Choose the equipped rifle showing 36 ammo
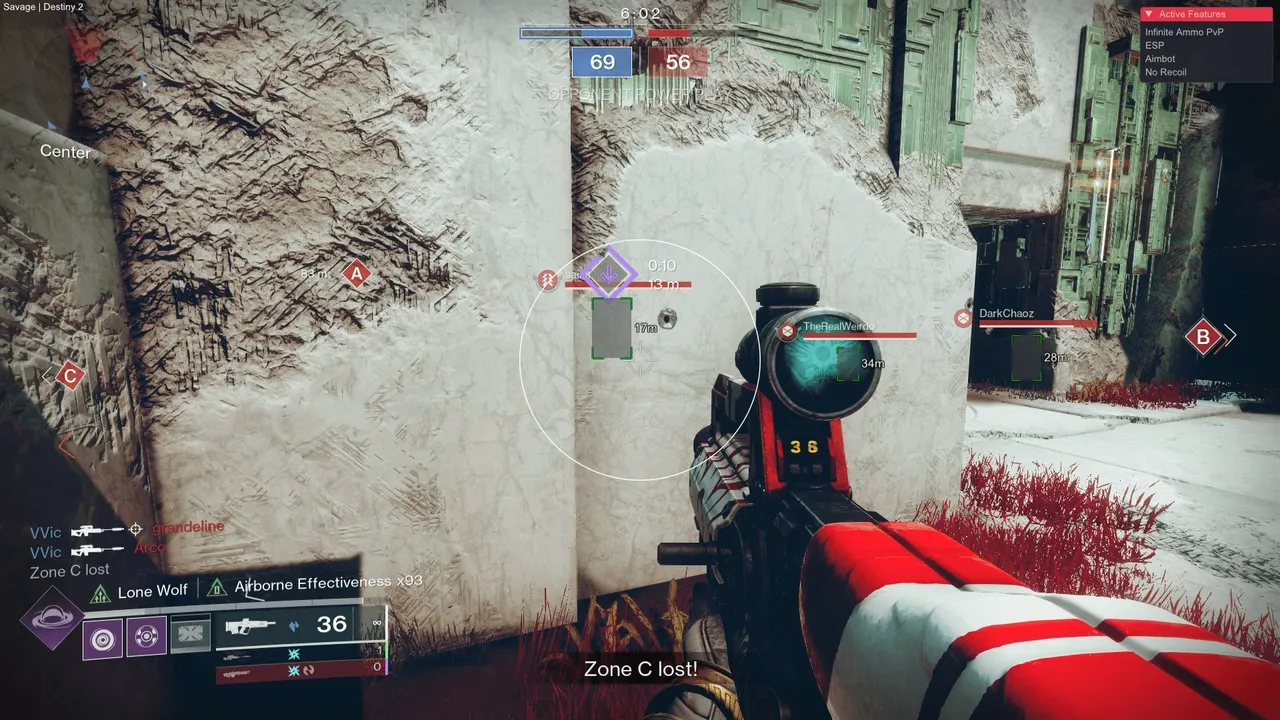Viewport: 1280px width, 720px height. pyautogui.click(x=285, y=626)
